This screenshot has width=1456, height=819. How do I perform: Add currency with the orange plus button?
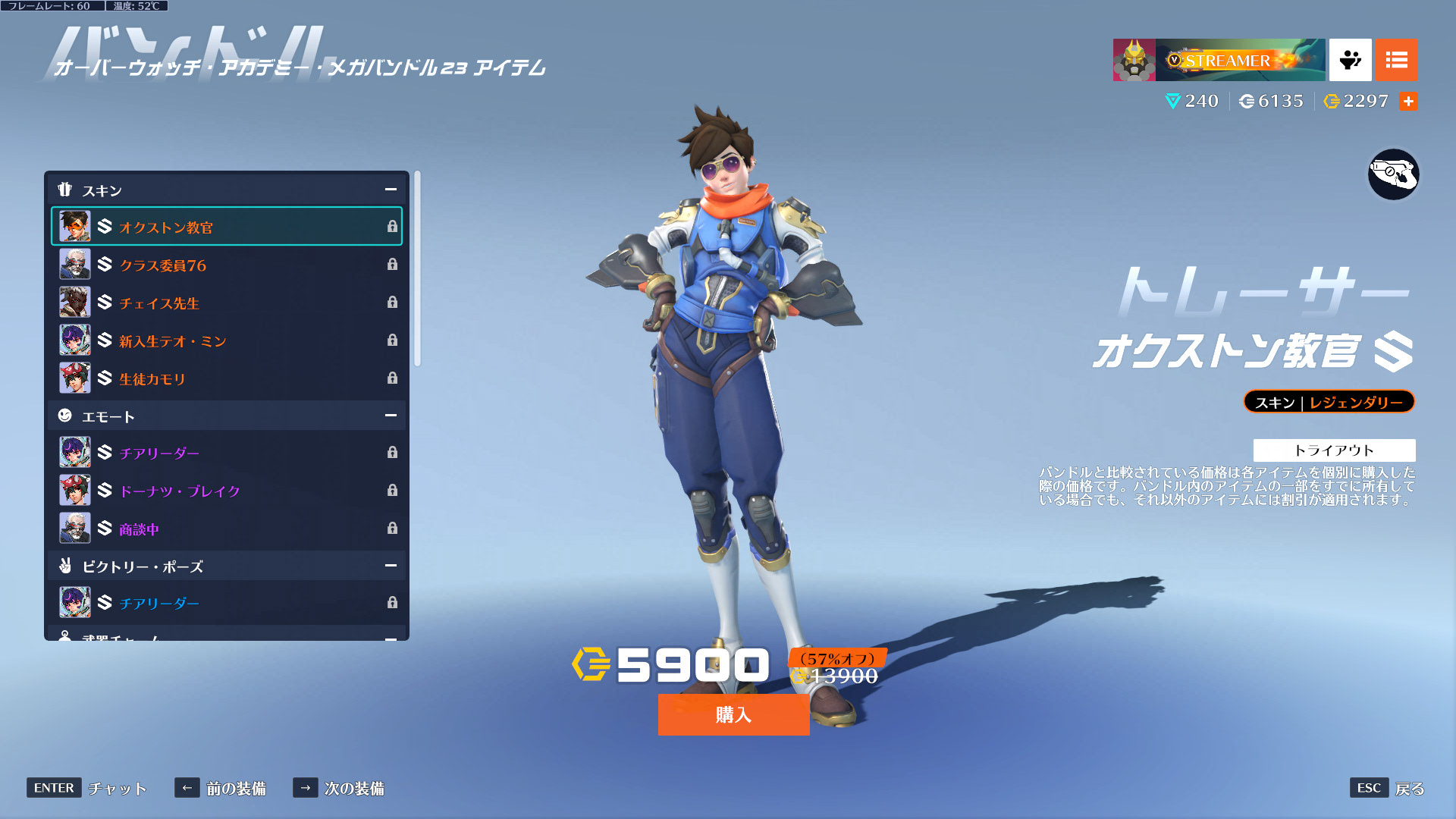coord(1408,101)
